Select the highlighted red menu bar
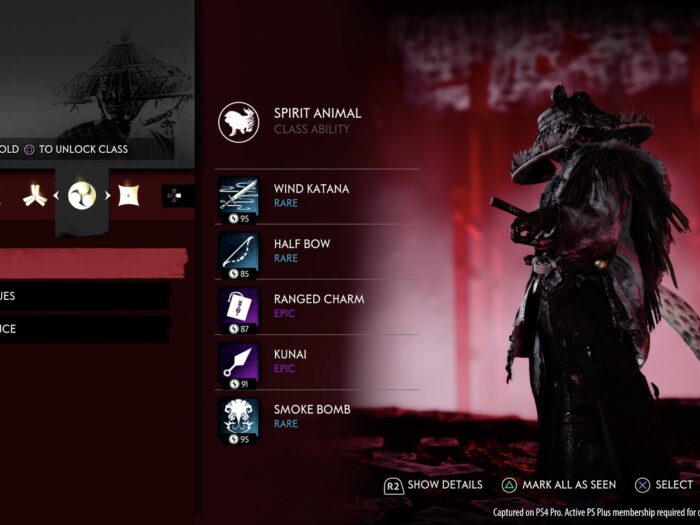 pyautogui.click(x=93, y=263)
